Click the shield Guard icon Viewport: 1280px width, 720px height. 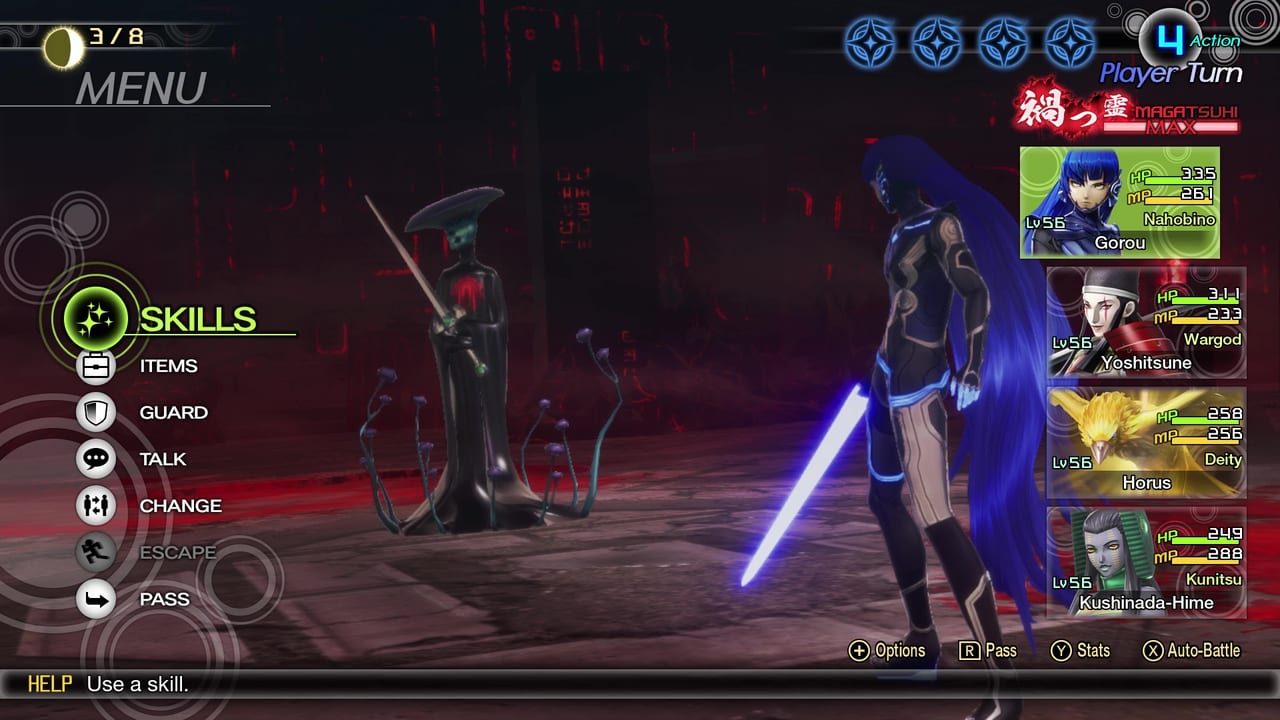point(96,412)
